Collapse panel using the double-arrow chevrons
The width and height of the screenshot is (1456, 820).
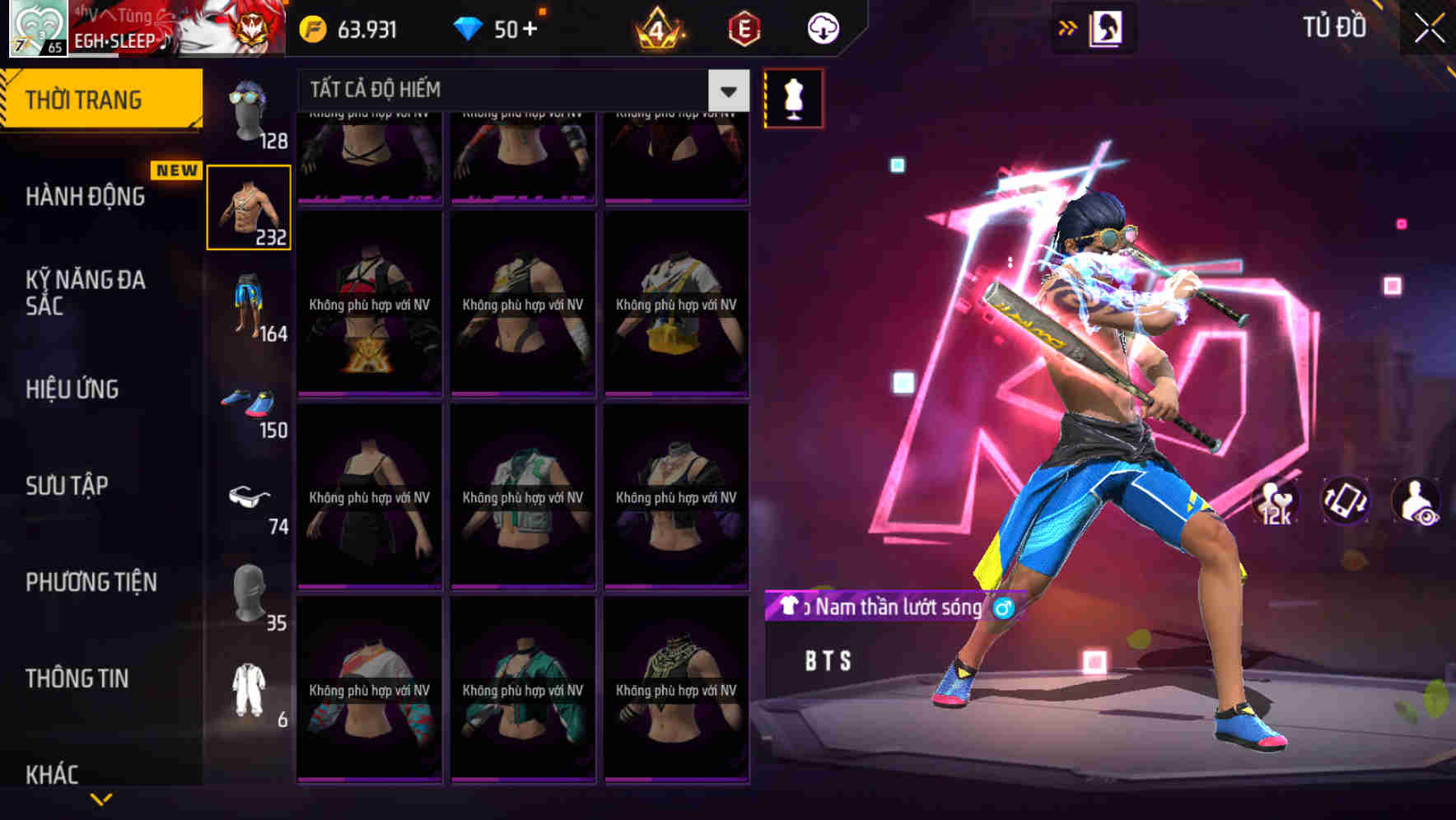[x=1068, y=27]
